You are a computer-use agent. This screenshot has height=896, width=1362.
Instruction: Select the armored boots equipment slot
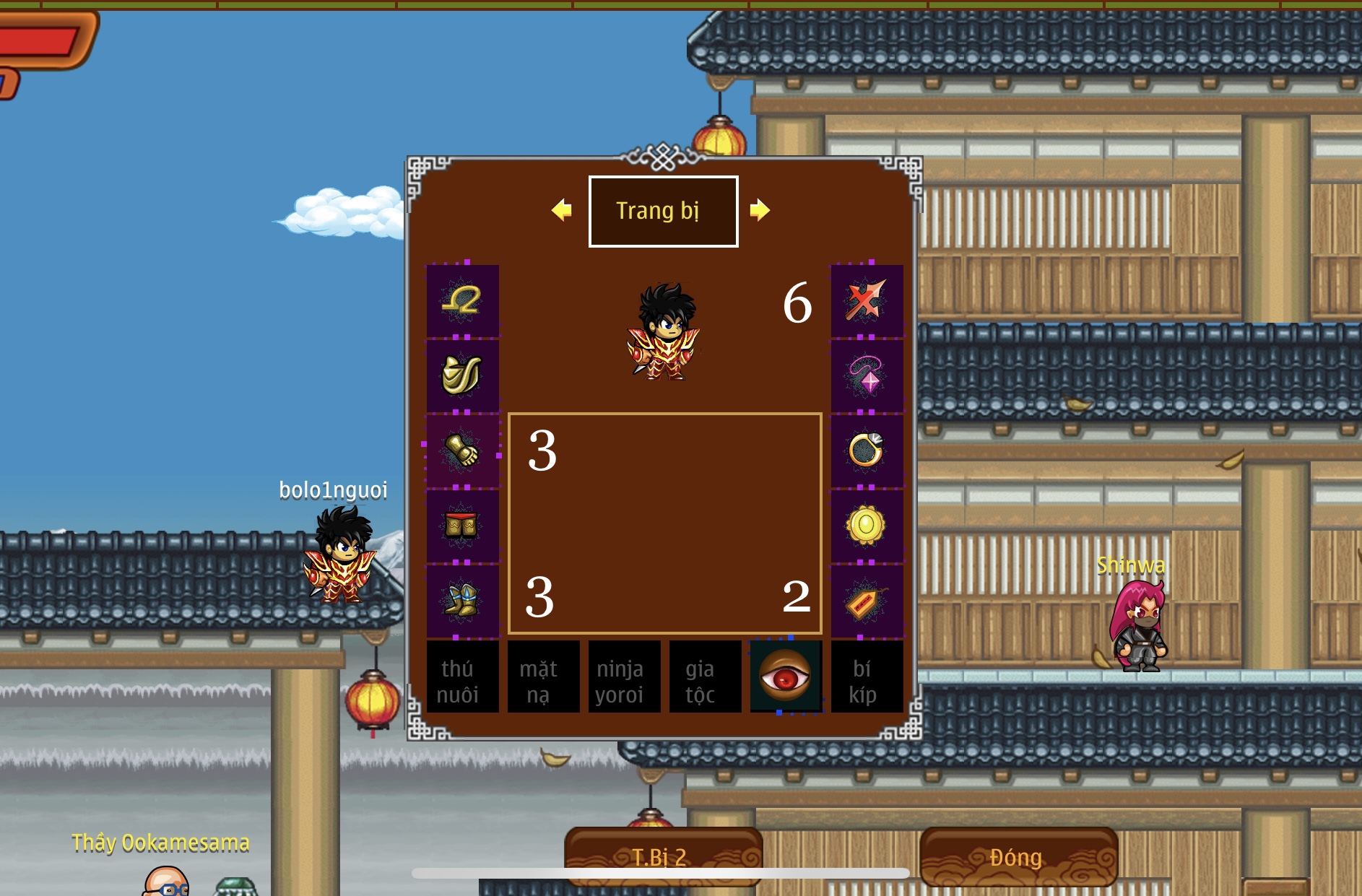point(462,601)
